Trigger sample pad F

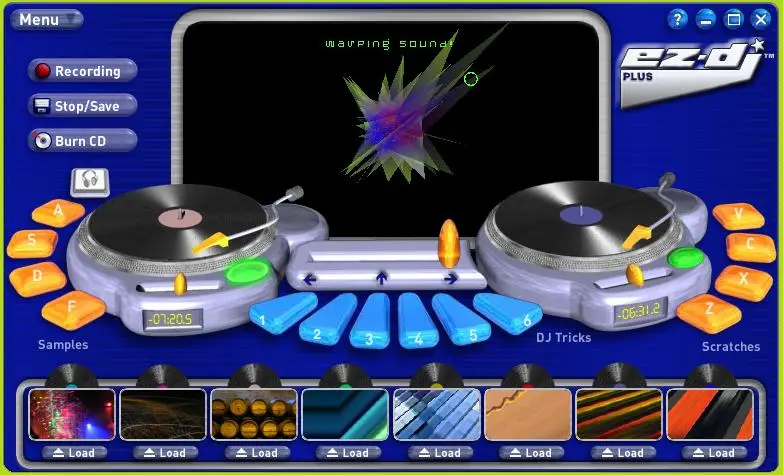[73, 309]
